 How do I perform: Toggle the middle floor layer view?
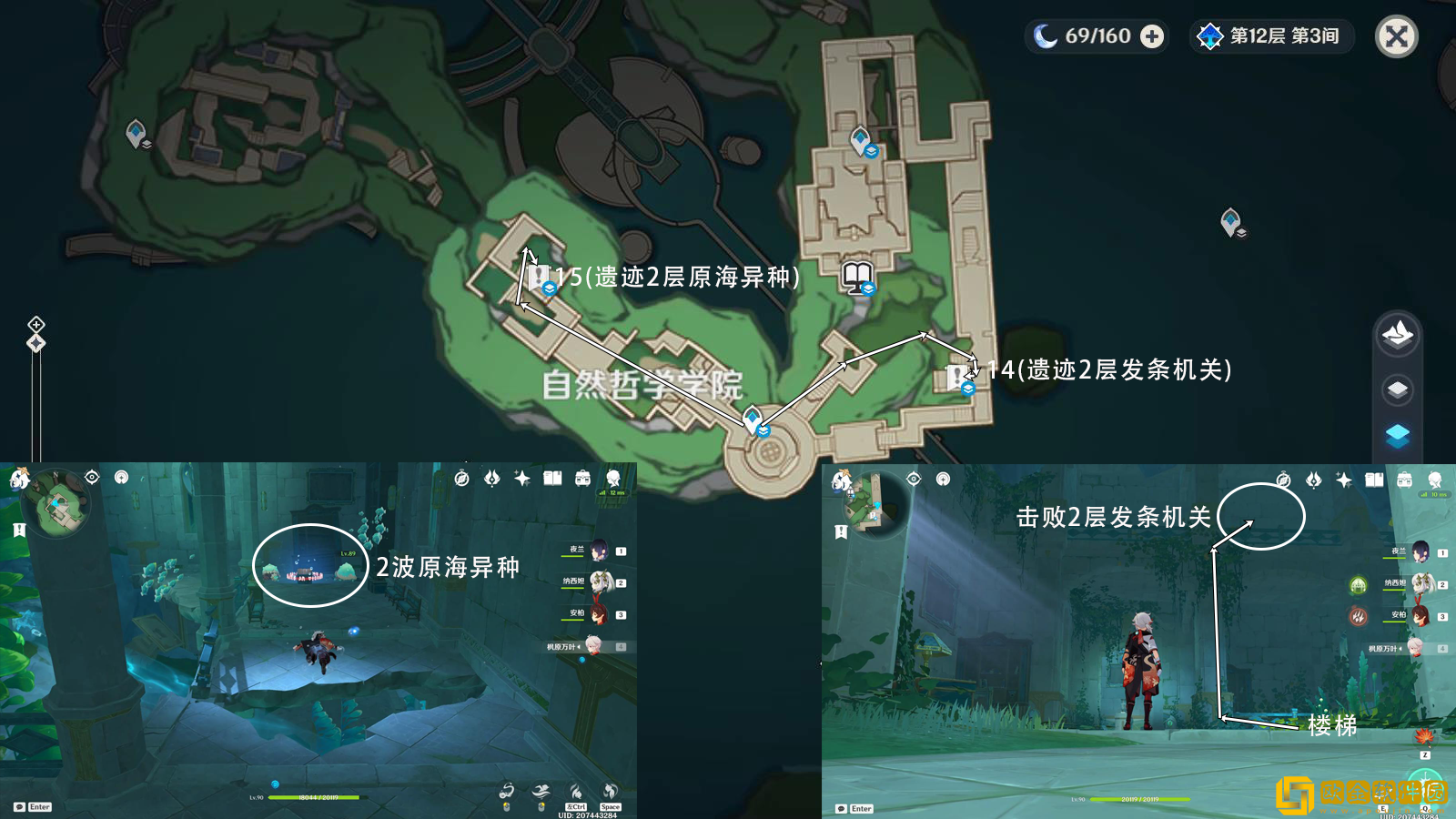tap(1397, 389)
